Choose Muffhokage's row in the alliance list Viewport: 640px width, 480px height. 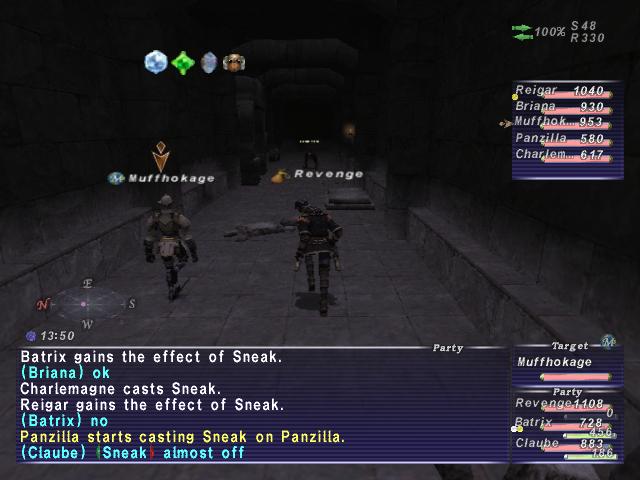coord(566,123)
